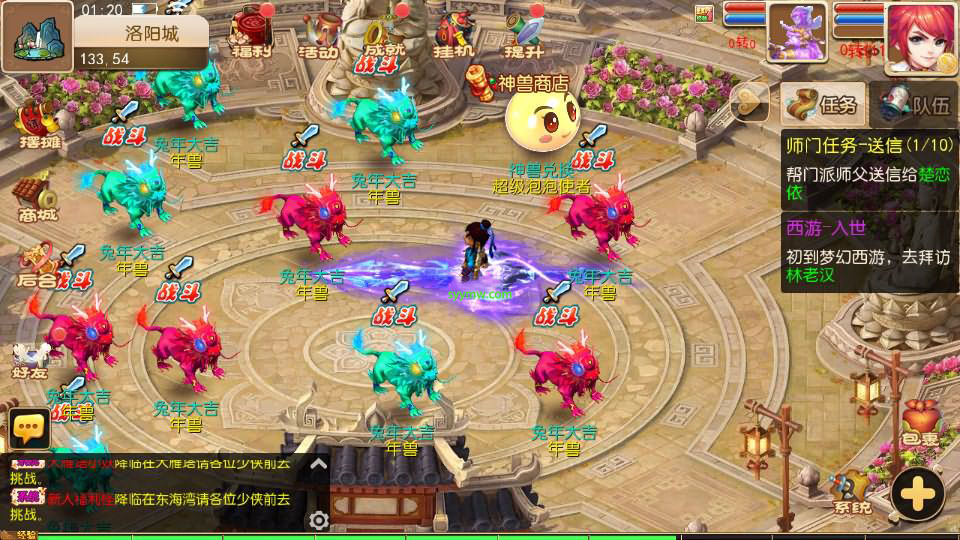Click the yellow chat bubble button
This screenshot has height=540, width=960.
point(30,428)
